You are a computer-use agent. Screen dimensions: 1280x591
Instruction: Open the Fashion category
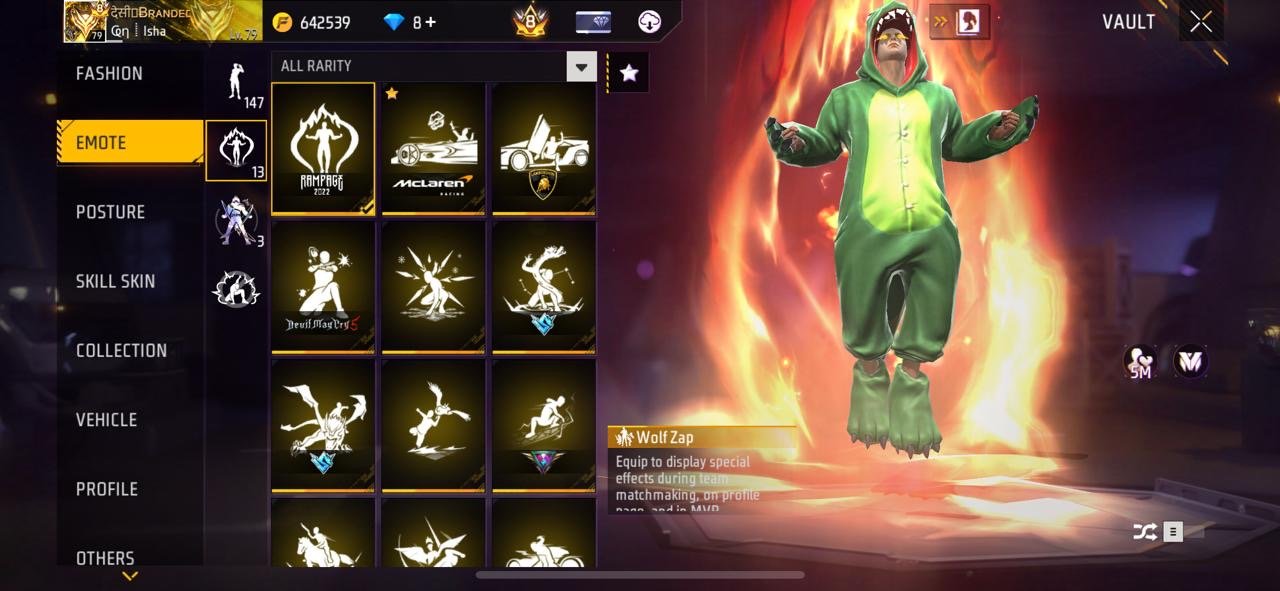[x=109, y=74]
